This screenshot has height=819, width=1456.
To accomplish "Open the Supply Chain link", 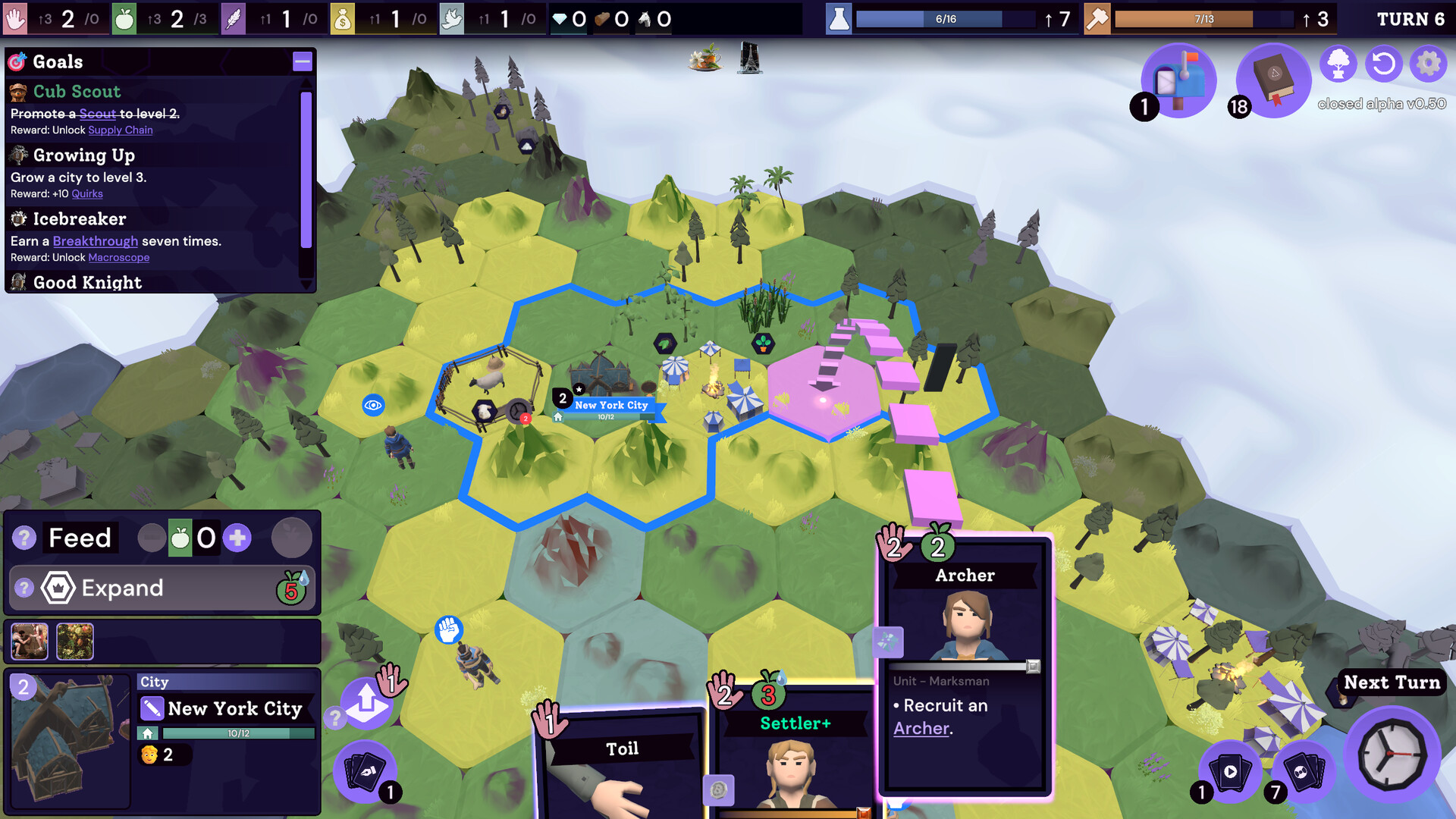I will coord(121,130).
